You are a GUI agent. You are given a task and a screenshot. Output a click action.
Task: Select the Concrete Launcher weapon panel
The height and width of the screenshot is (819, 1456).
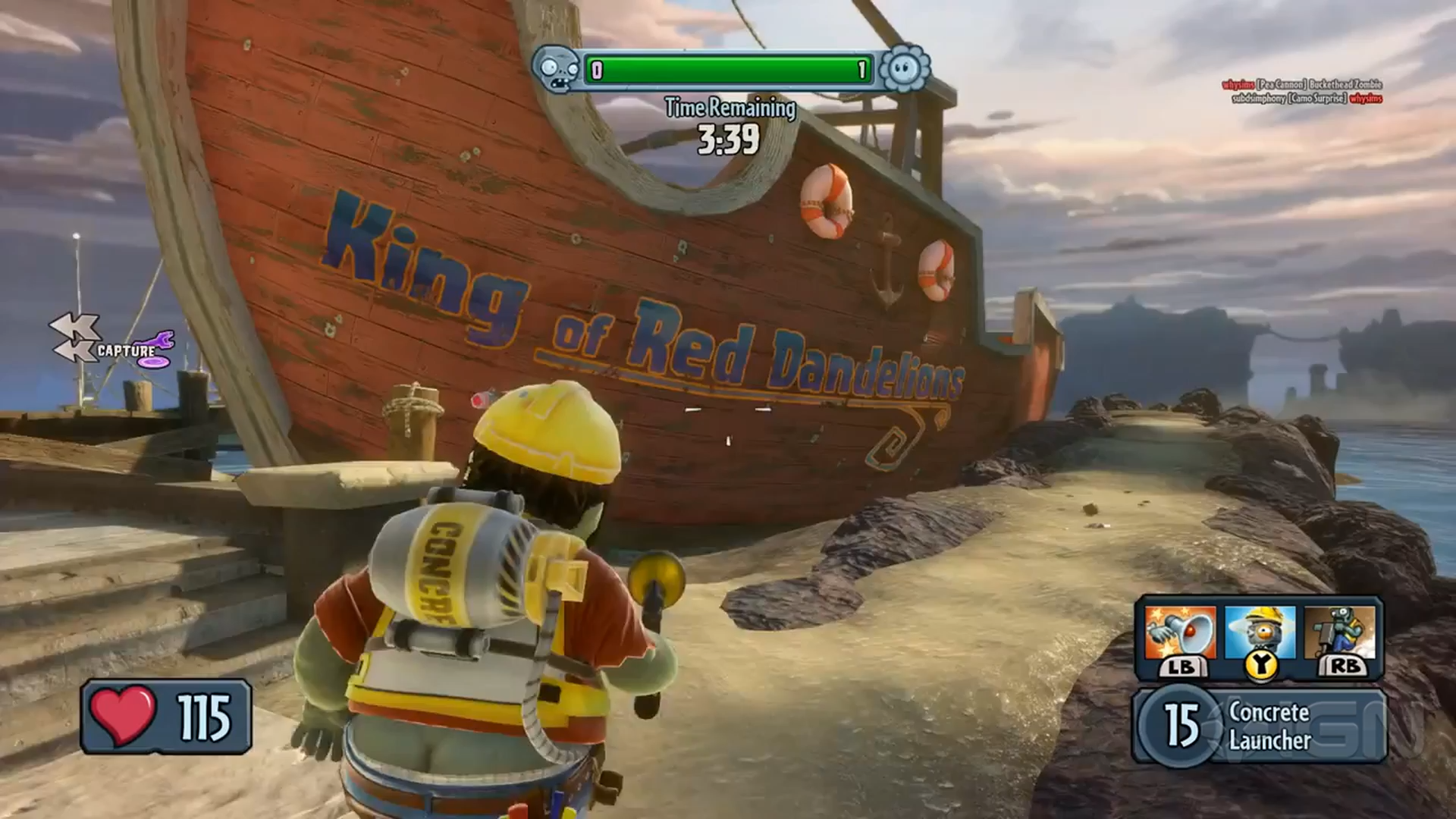pyautogui.click(x=1259, y=726)
